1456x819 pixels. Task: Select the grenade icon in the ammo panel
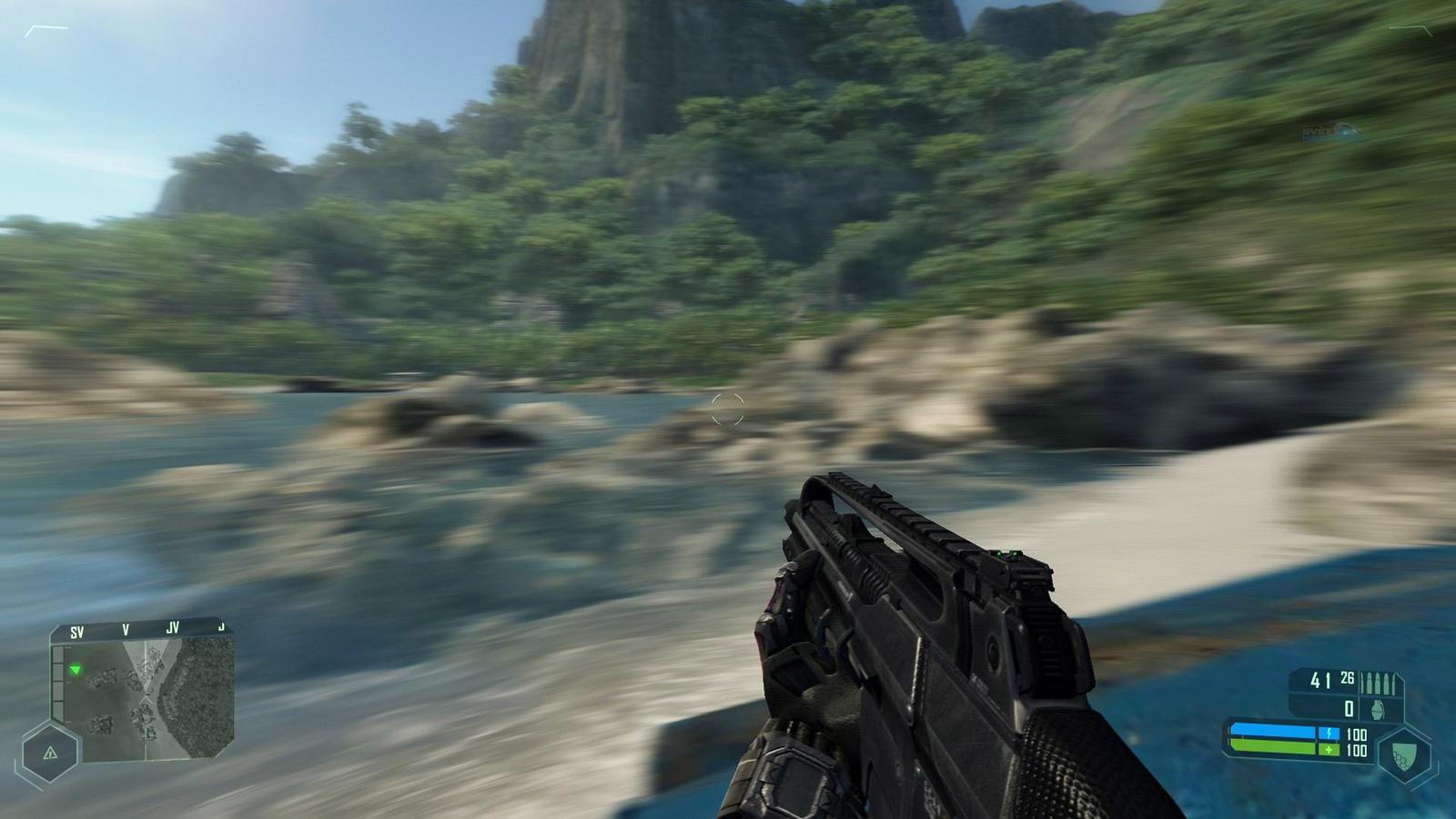click(x=1378, y=708)
